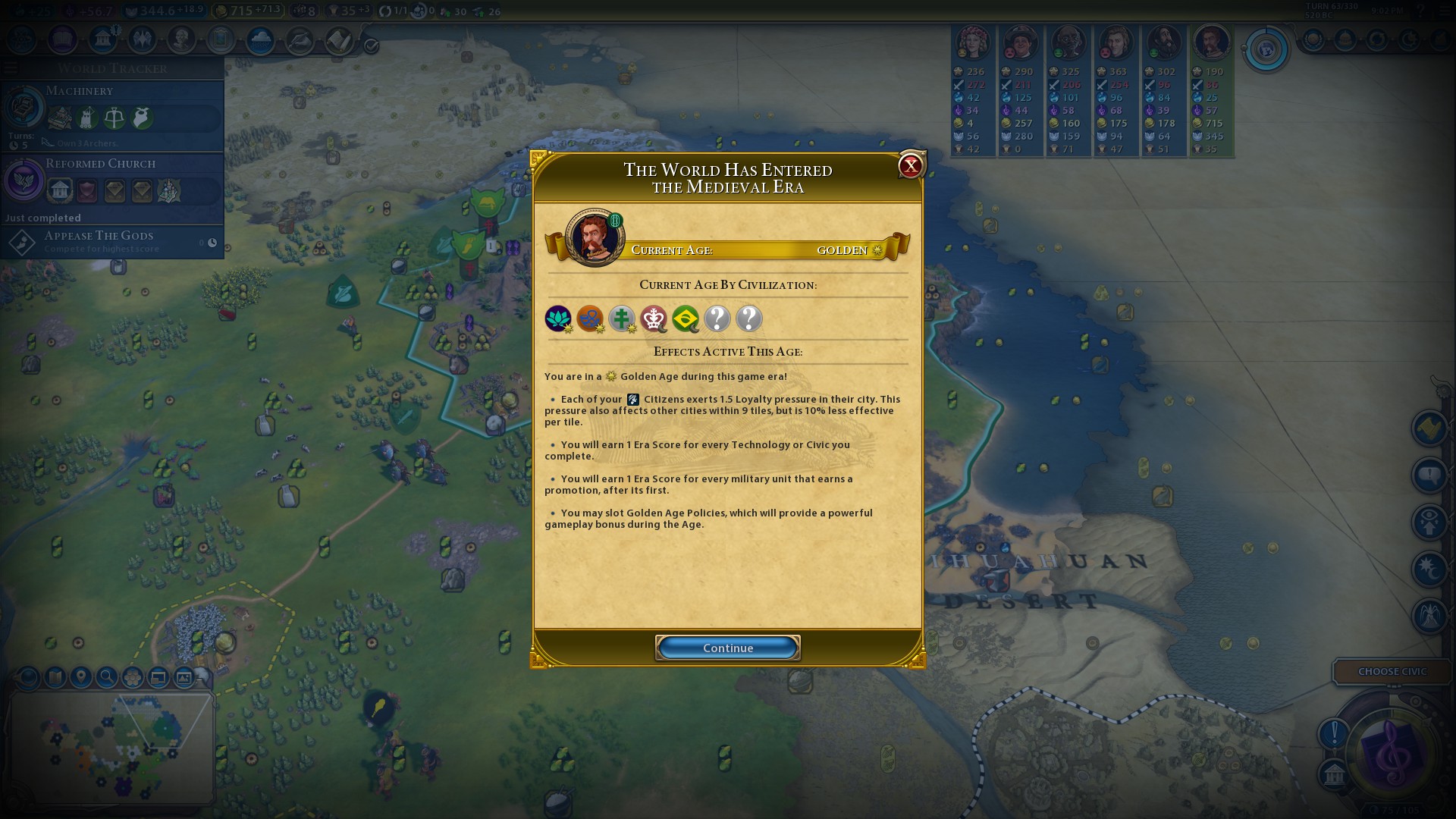
Task: Select the Brazil green diamond civilization icon
Action: (686, 318)
